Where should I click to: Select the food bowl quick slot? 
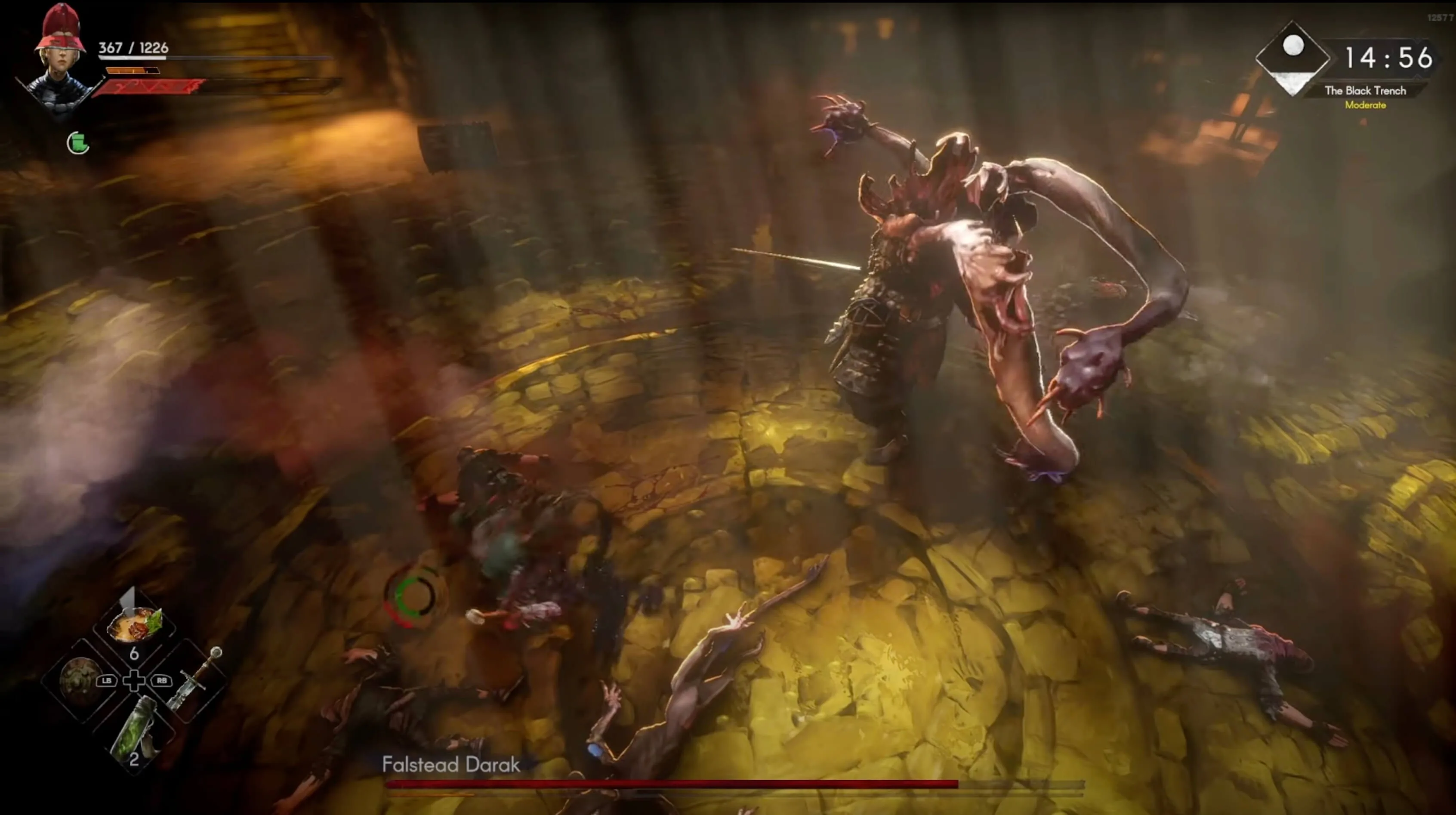[x=135, y=624]
